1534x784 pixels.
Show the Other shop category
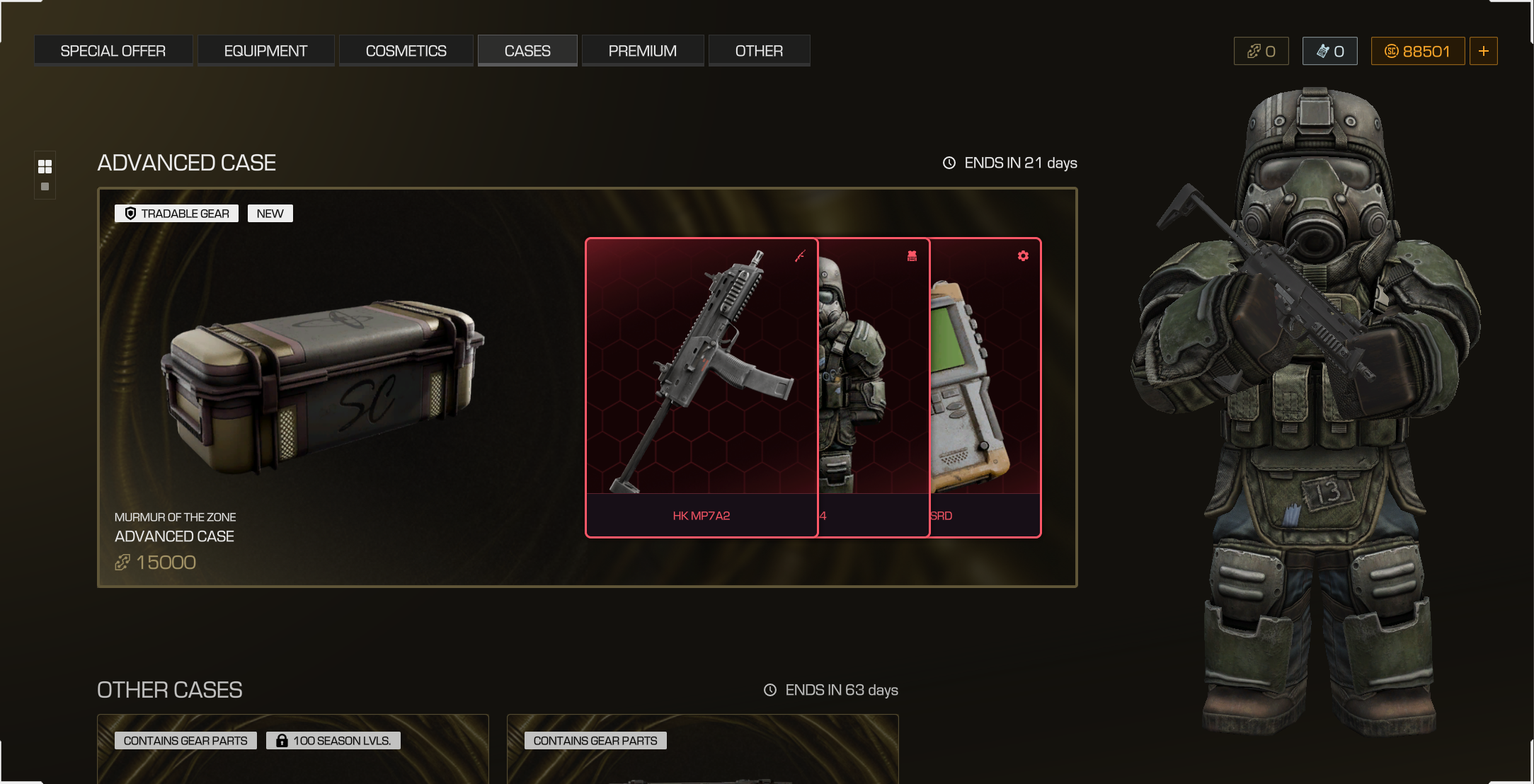tap(759, 51)
